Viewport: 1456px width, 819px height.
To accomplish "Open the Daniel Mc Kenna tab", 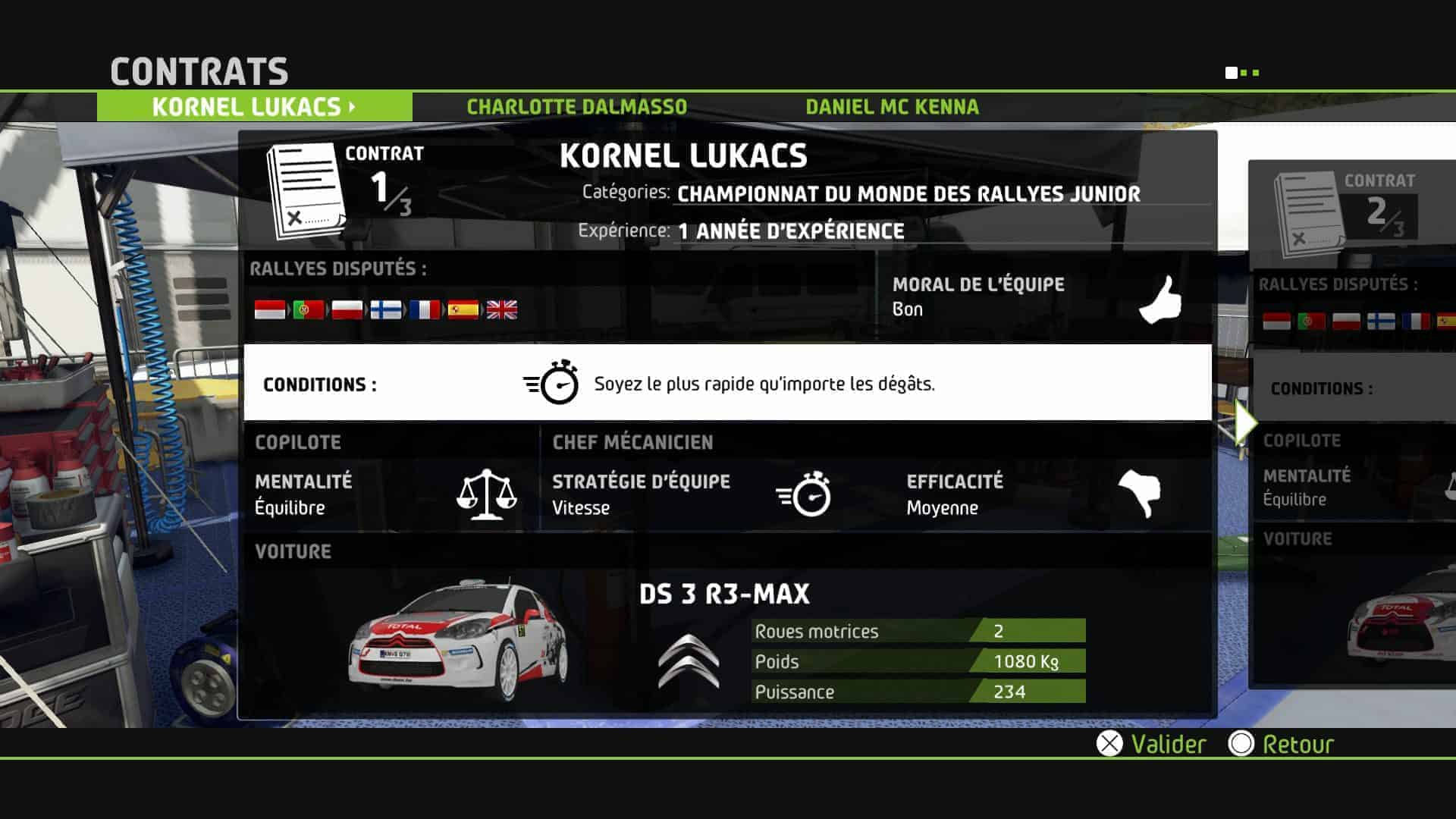I will point(892,107).
